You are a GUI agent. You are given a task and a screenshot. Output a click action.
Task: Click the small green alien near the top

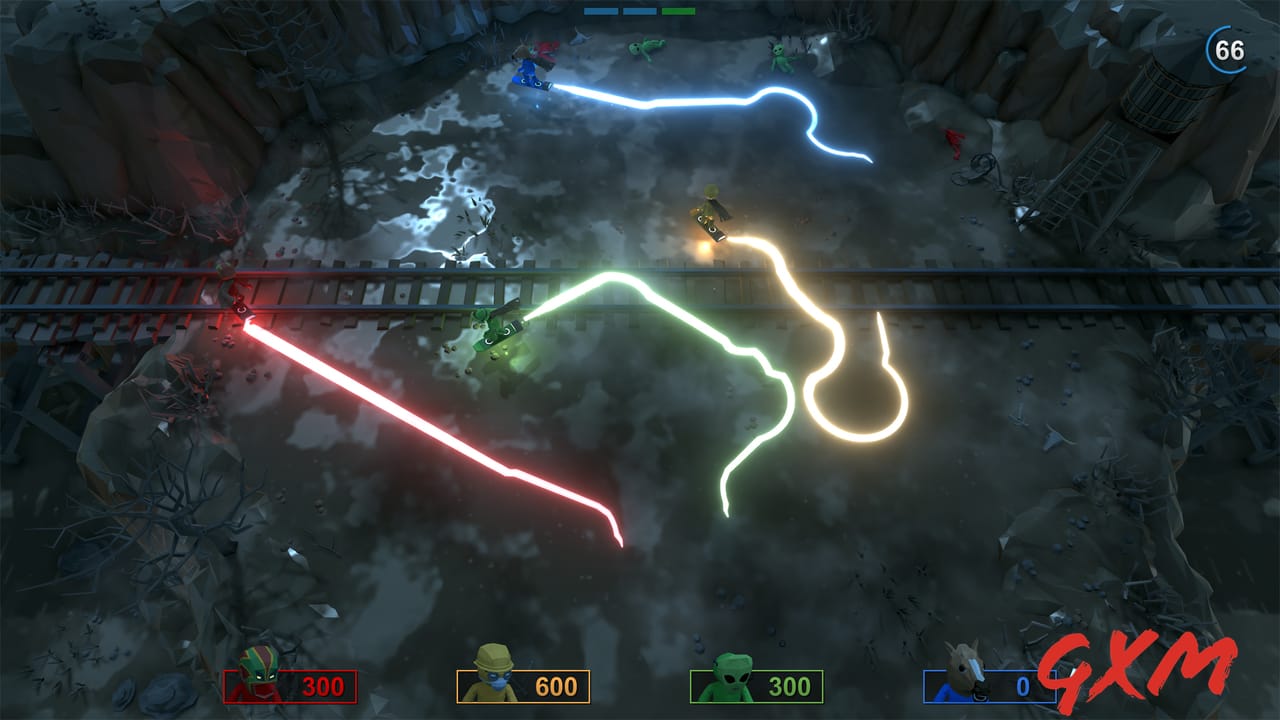pos(645,48)
